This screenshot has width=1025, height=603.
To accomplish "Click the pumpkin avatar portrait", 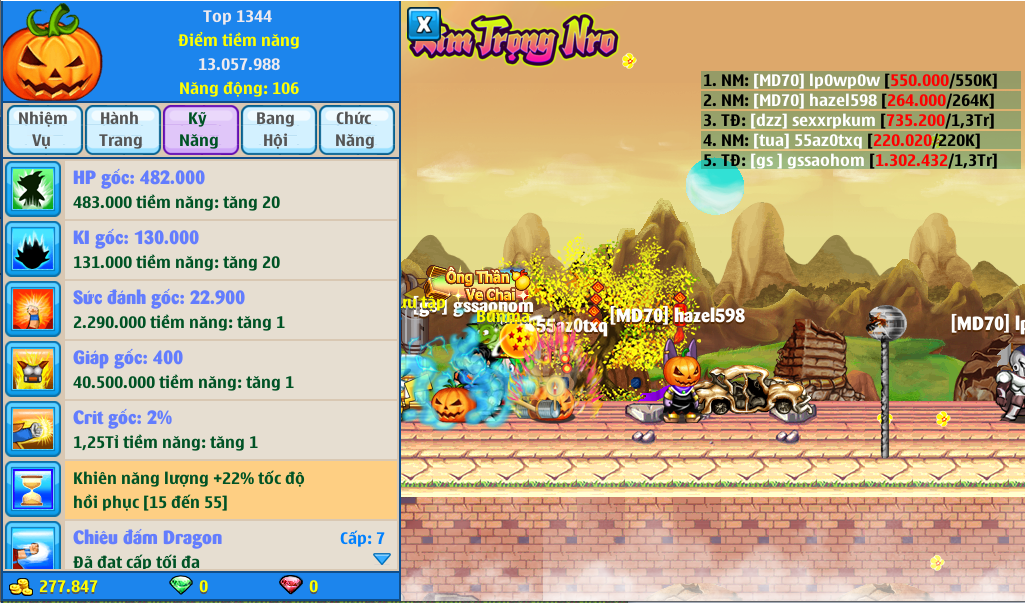I will point(52,52).
